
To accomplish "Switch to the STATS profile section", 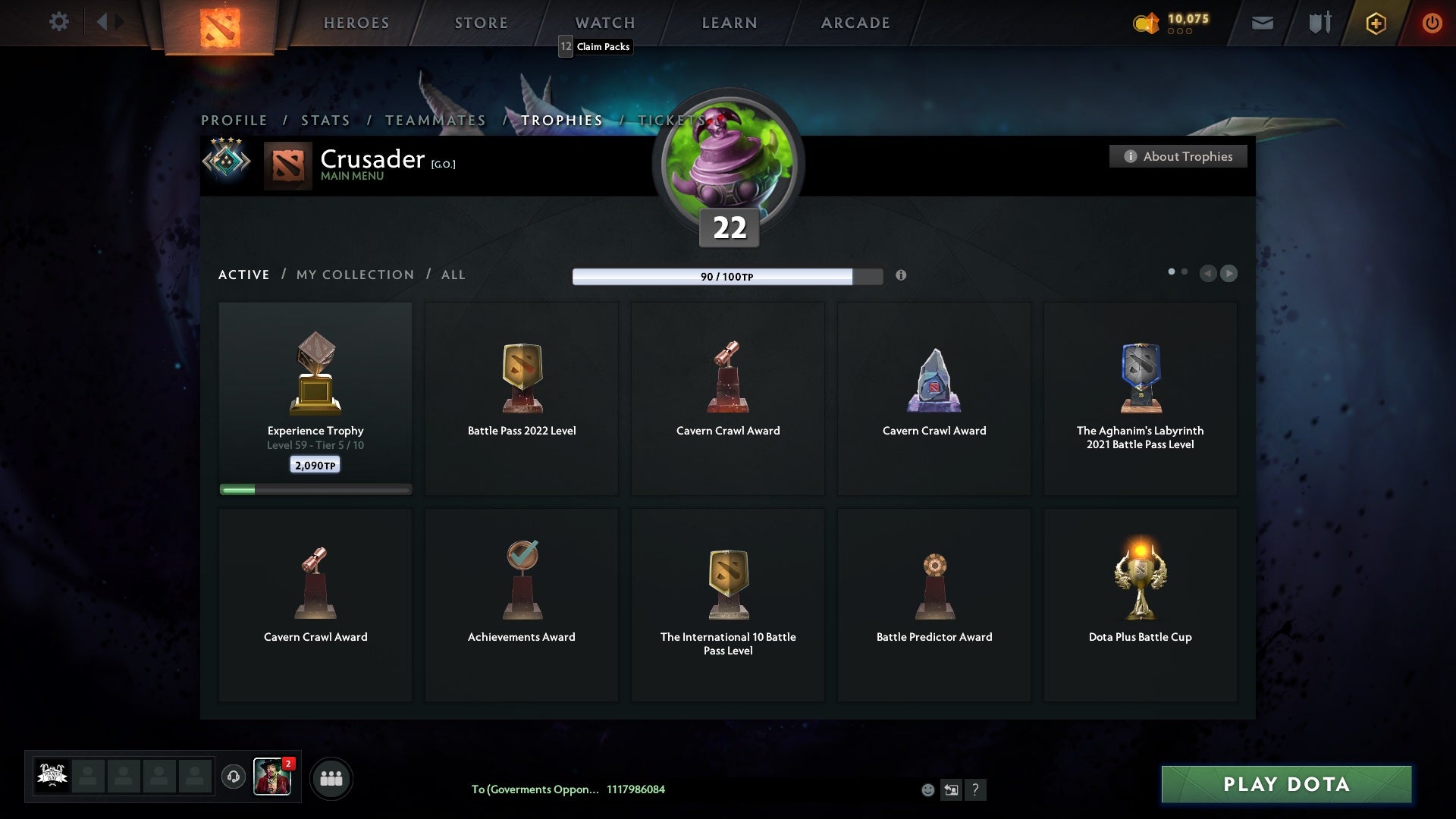I will (325, 120).
